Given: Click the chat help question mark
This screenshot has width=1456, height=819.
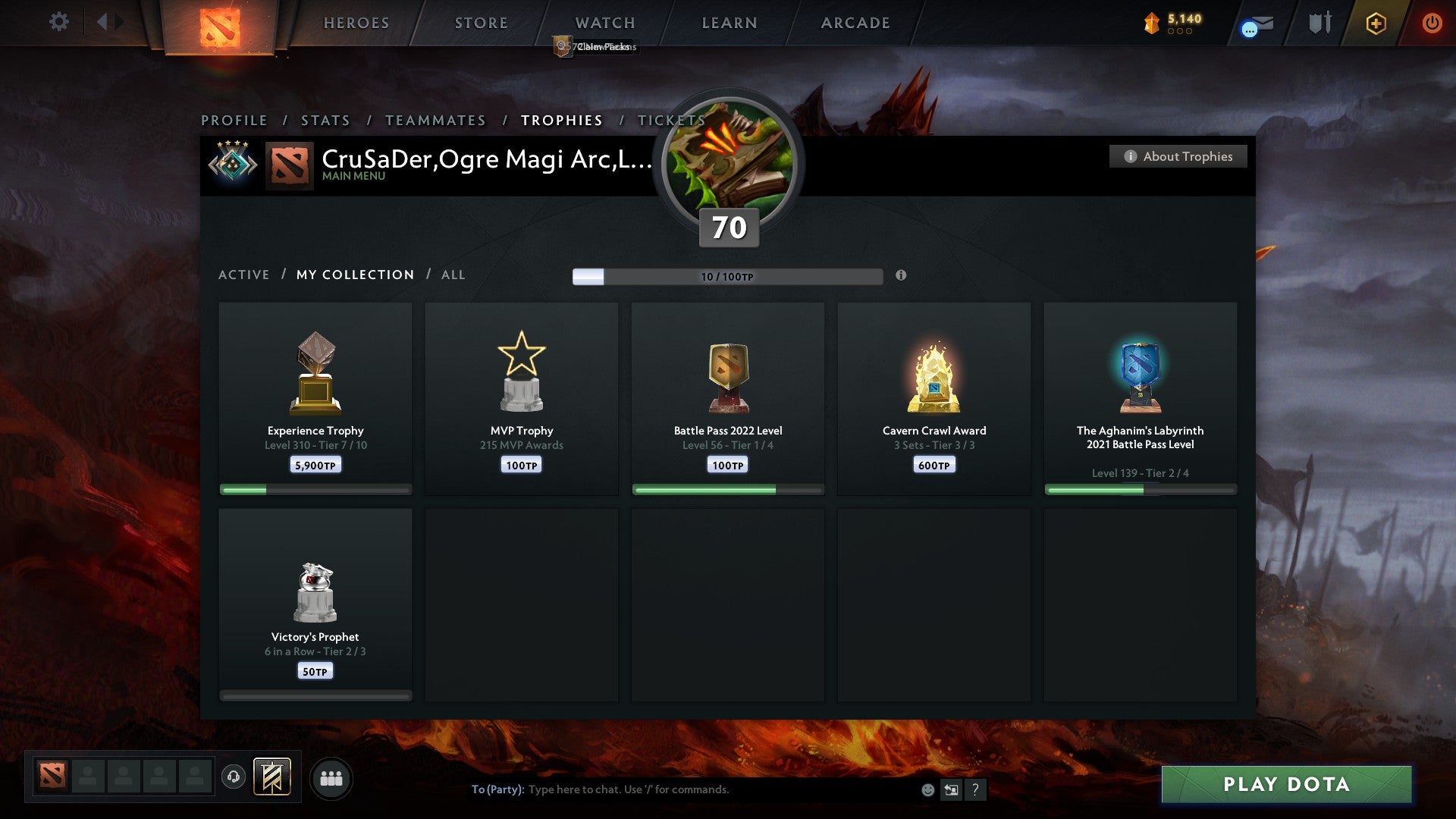Looking at the screenshot, I should point(976,789).
